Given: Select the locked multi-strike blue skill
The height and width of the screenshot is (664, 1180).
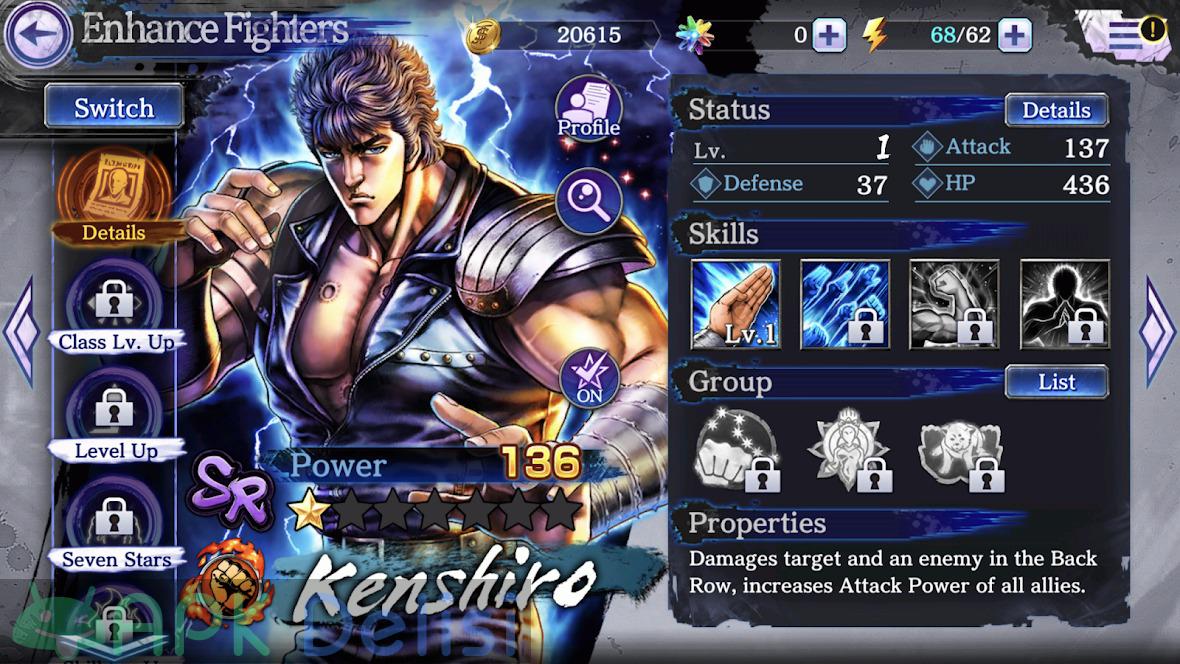Looking at the screenshot, I should coord(845,305).
